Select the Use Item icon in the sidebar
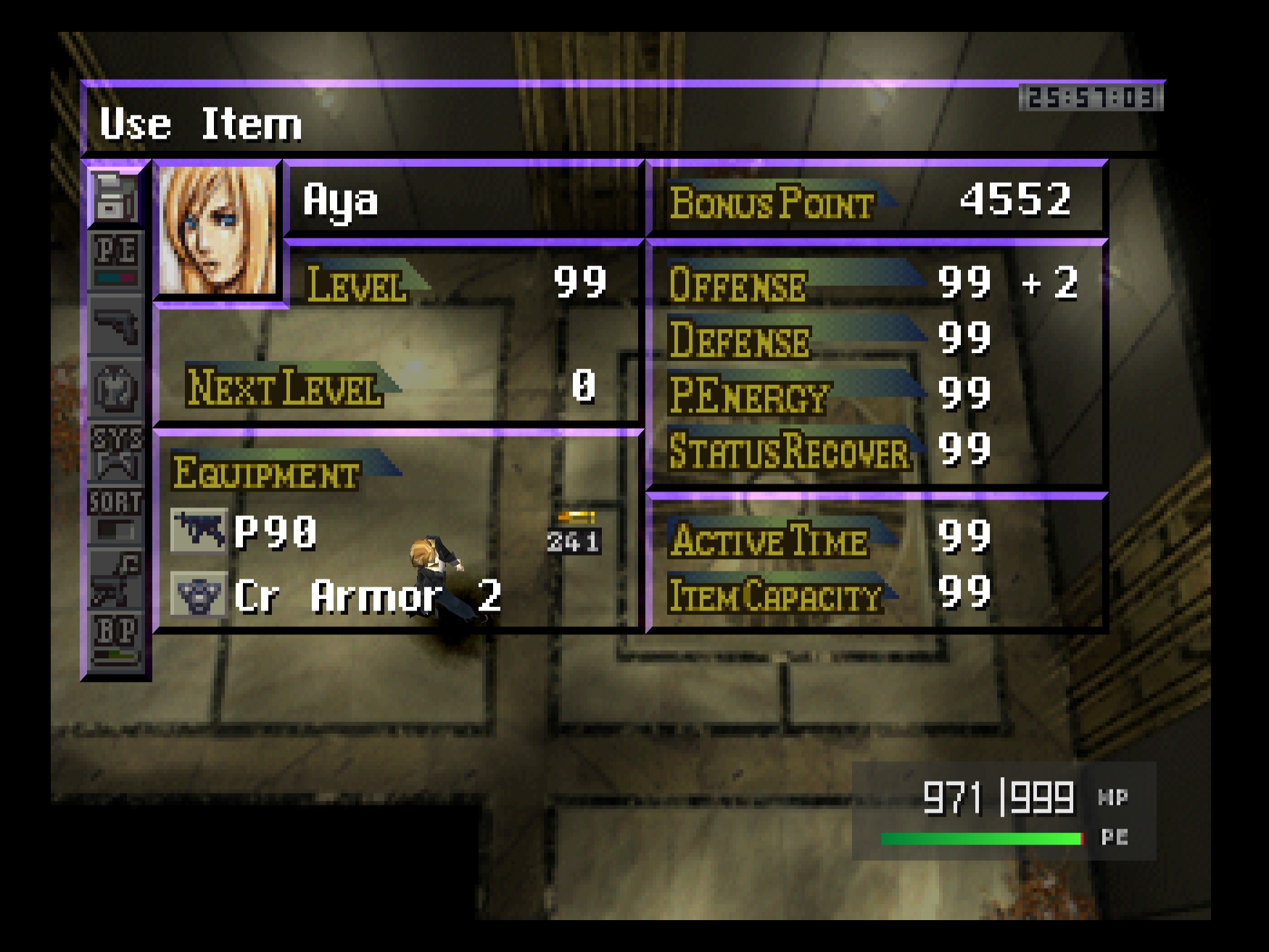The width and height of the screenshot is (1269, 952). tap(115, 197)
